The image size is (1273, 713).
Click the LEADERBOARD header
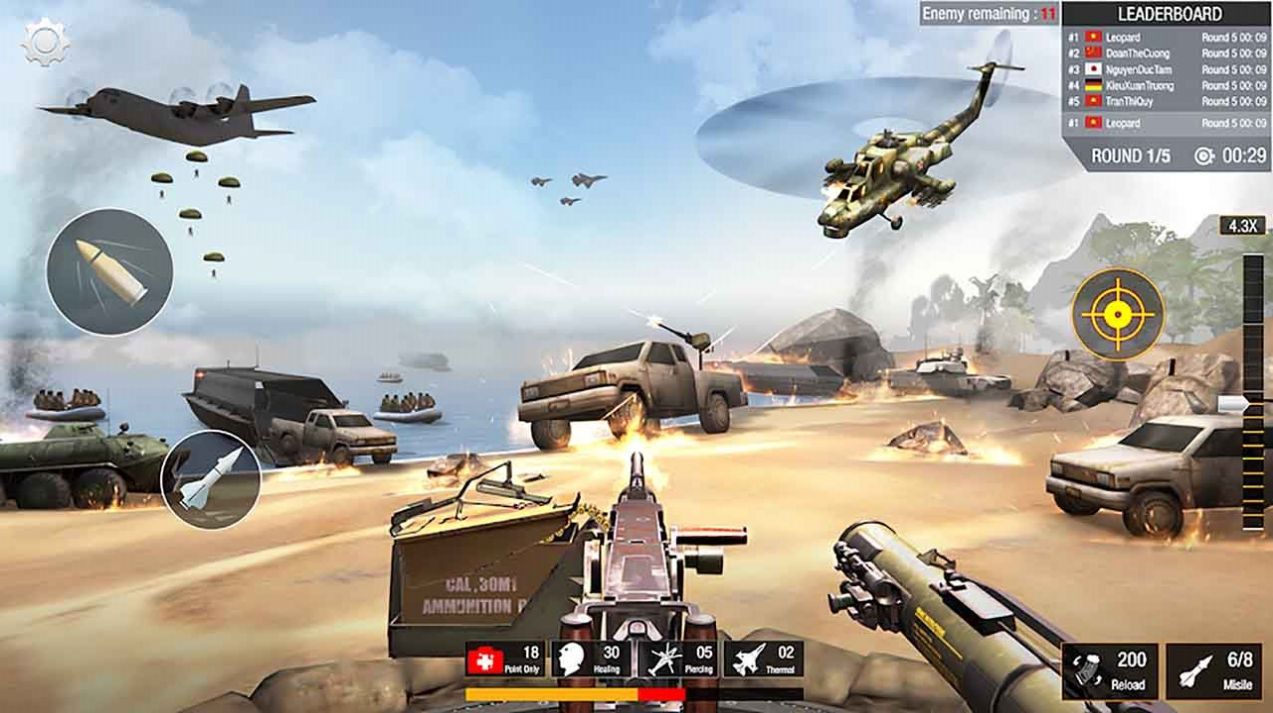[x=1165, y=14]
